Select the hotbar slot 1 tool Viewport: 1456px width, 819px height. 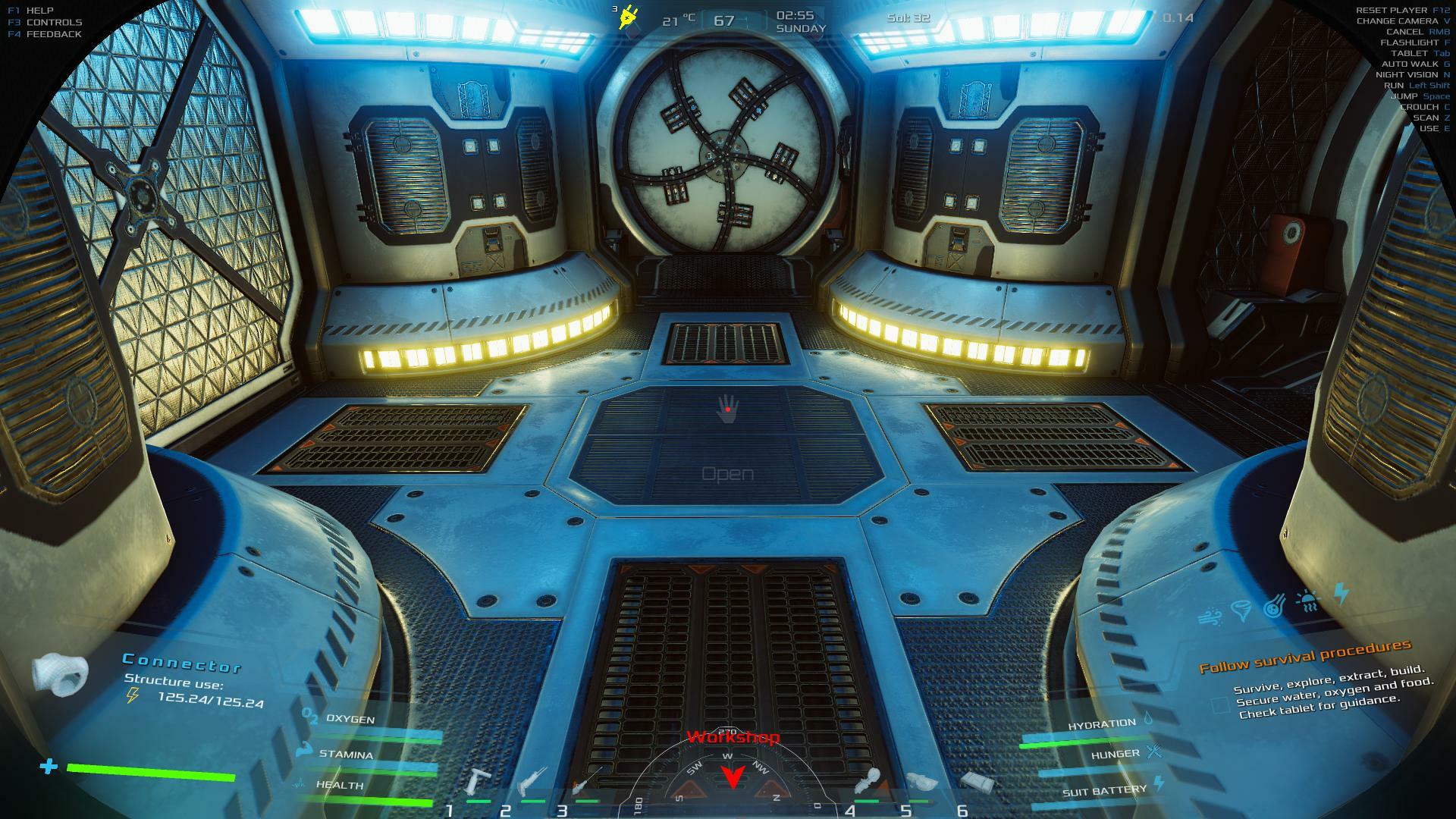click(479, 782)
